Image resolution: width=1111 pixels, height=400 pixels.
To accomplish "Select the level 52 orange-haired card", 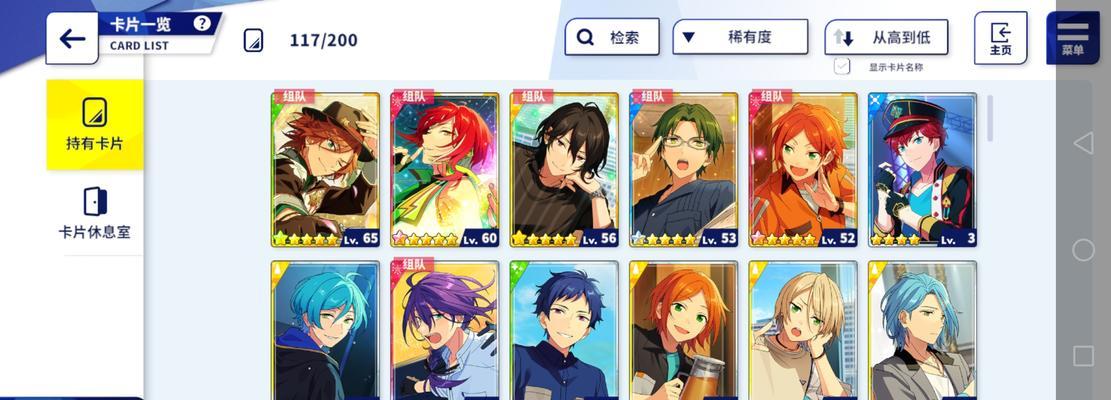I will click(803, 169).
